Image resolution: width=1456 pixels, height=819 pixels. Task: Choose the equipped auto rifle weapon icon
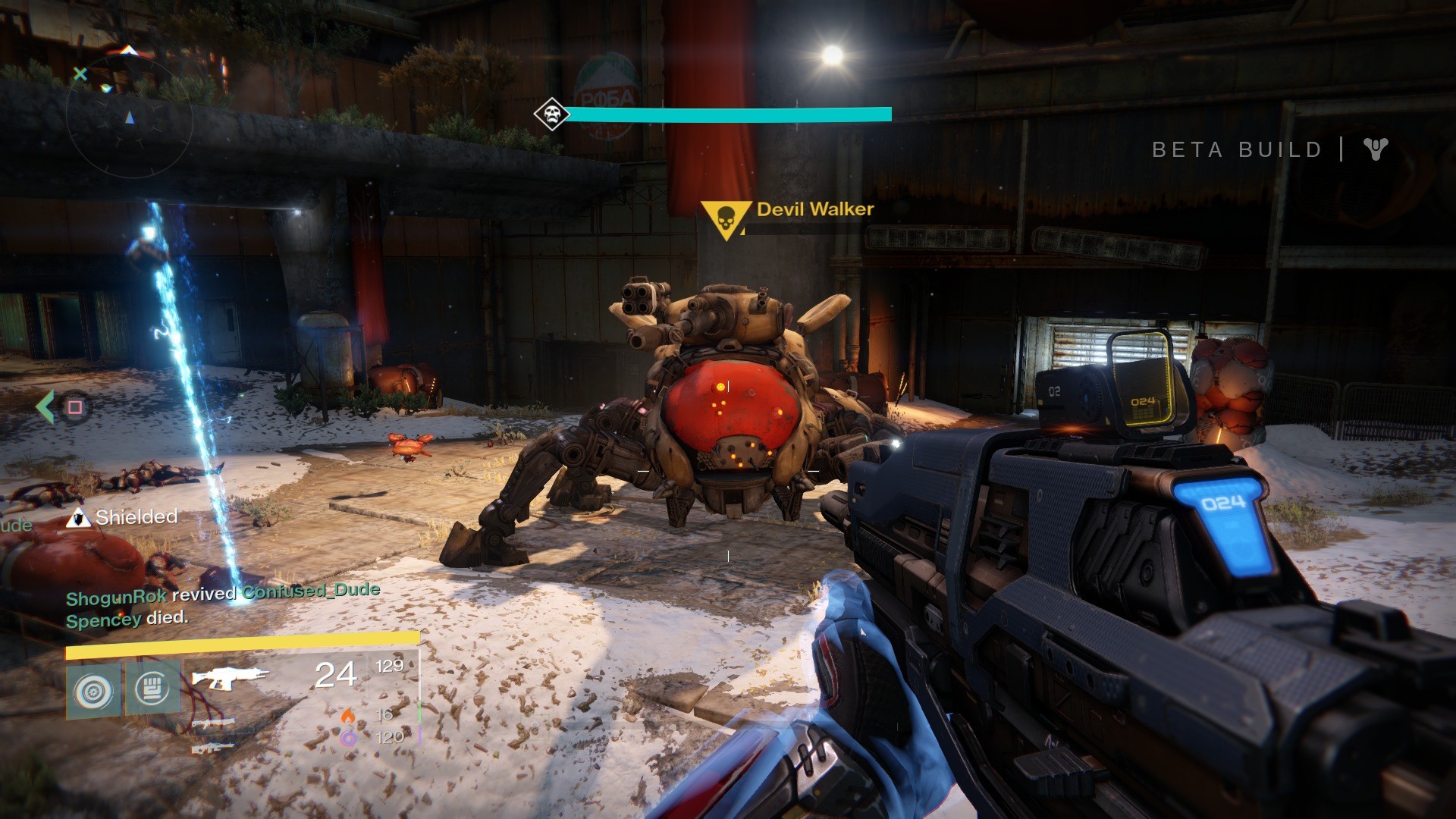point(231,676)
